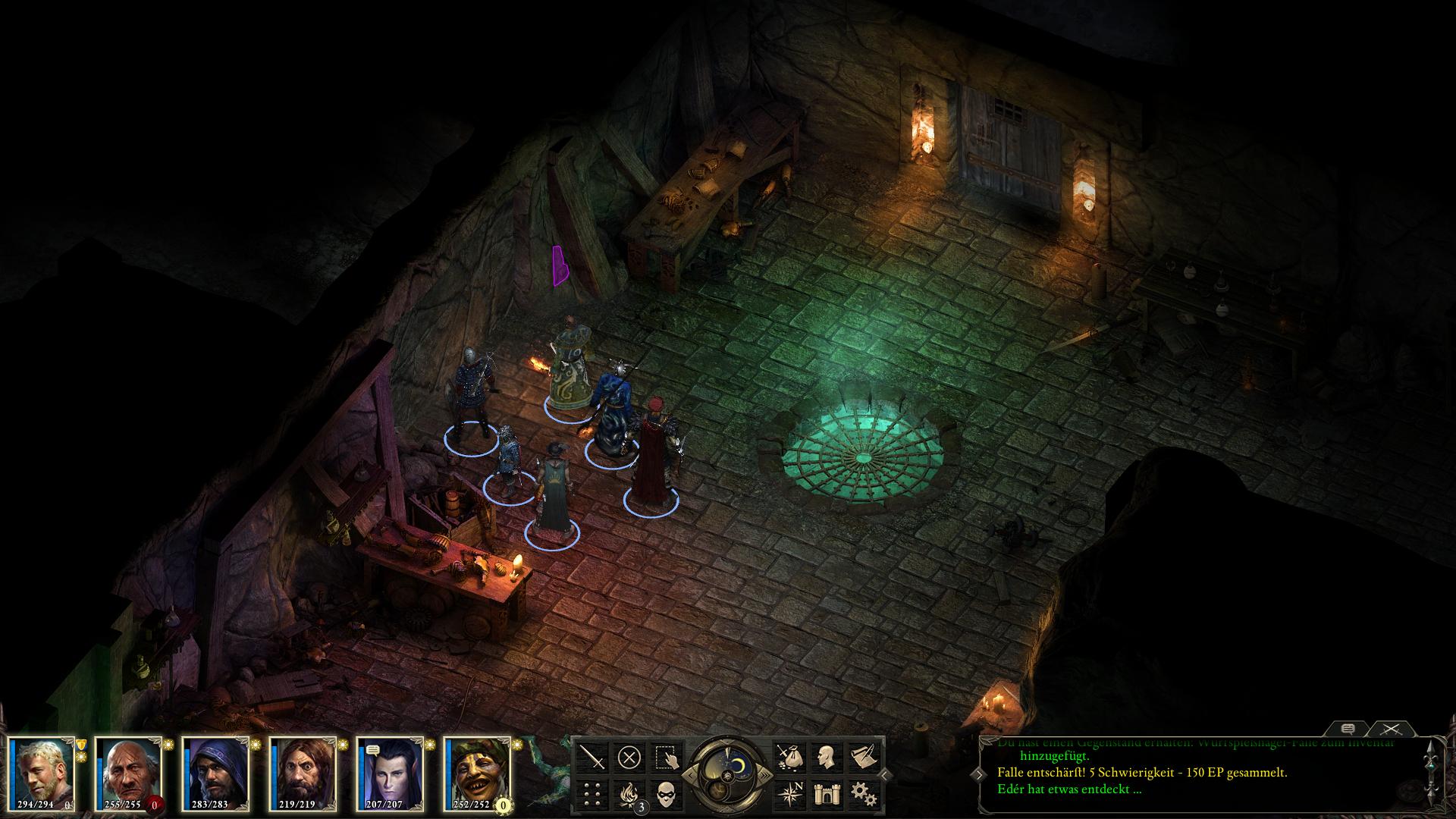
Task: Select the blond bearded character portrait
Action: pyautogui.click(x=42, y=772)
